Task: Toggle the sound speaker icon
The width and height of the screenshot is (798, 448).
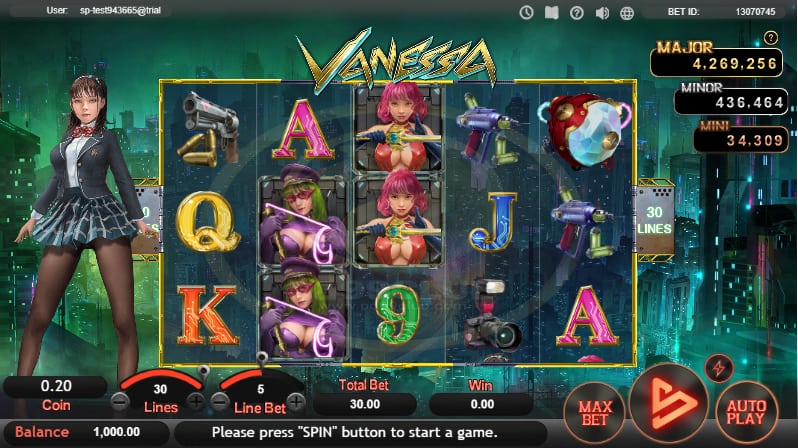Action: point(602,12)
